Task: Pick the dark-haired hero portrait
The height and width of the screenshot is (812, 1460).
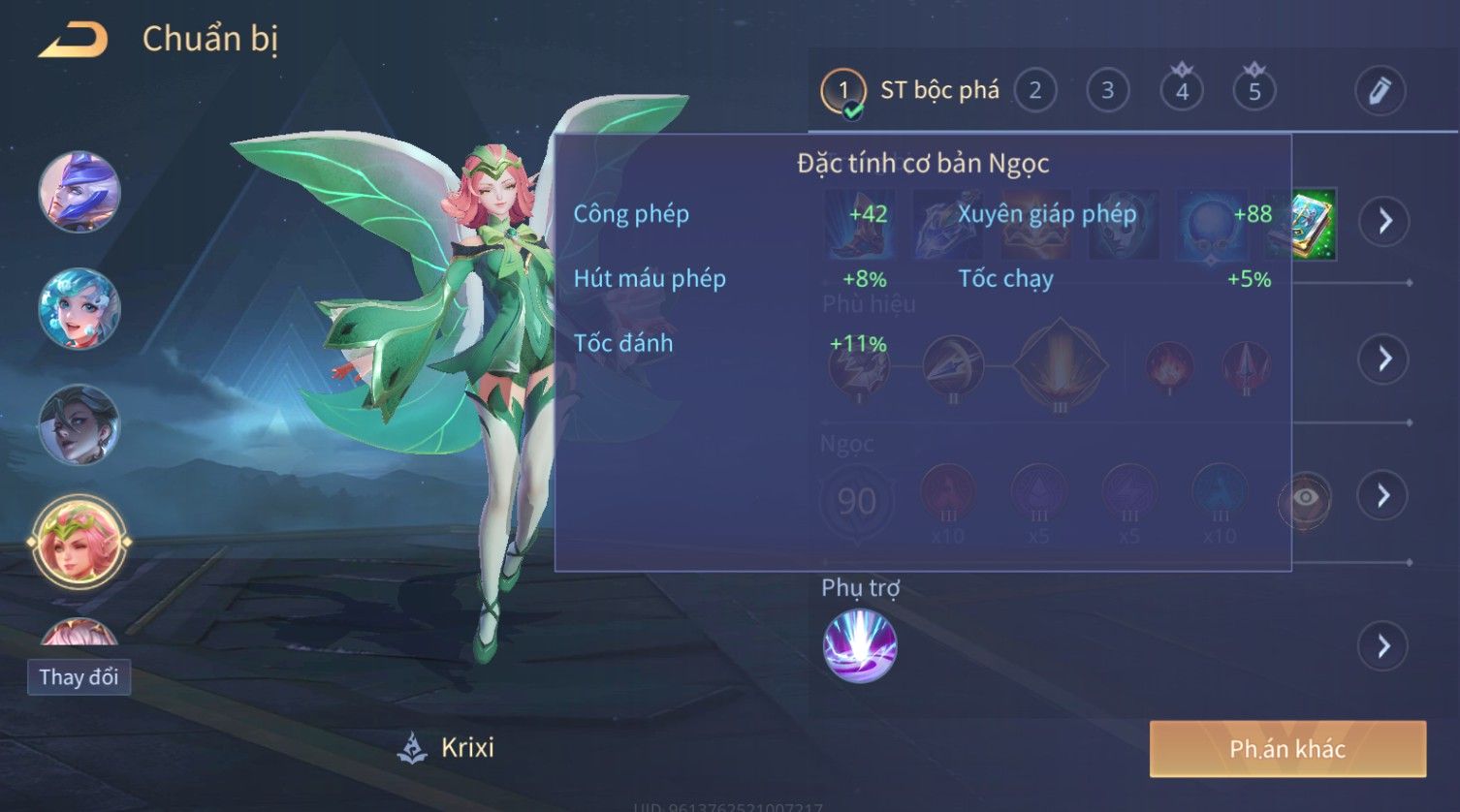Action: click(79, 424)
